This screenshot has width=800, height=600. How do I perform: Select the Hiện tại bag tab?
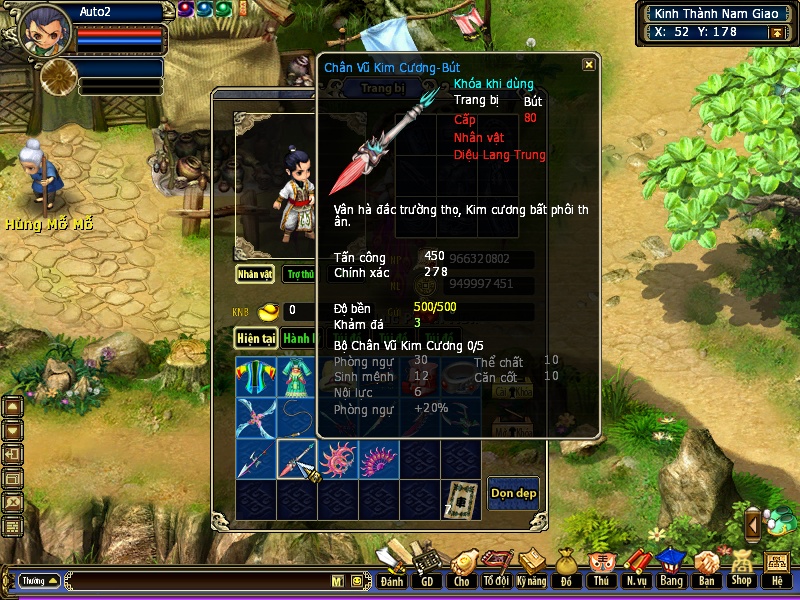[x=255, y=338]
